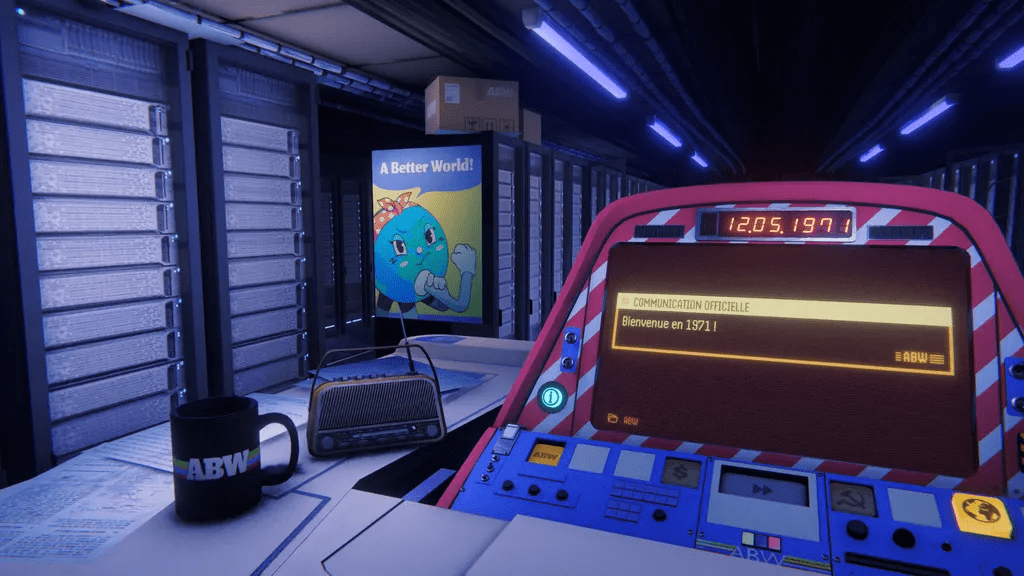Choose the hammer and sickle button

[848, 498]
